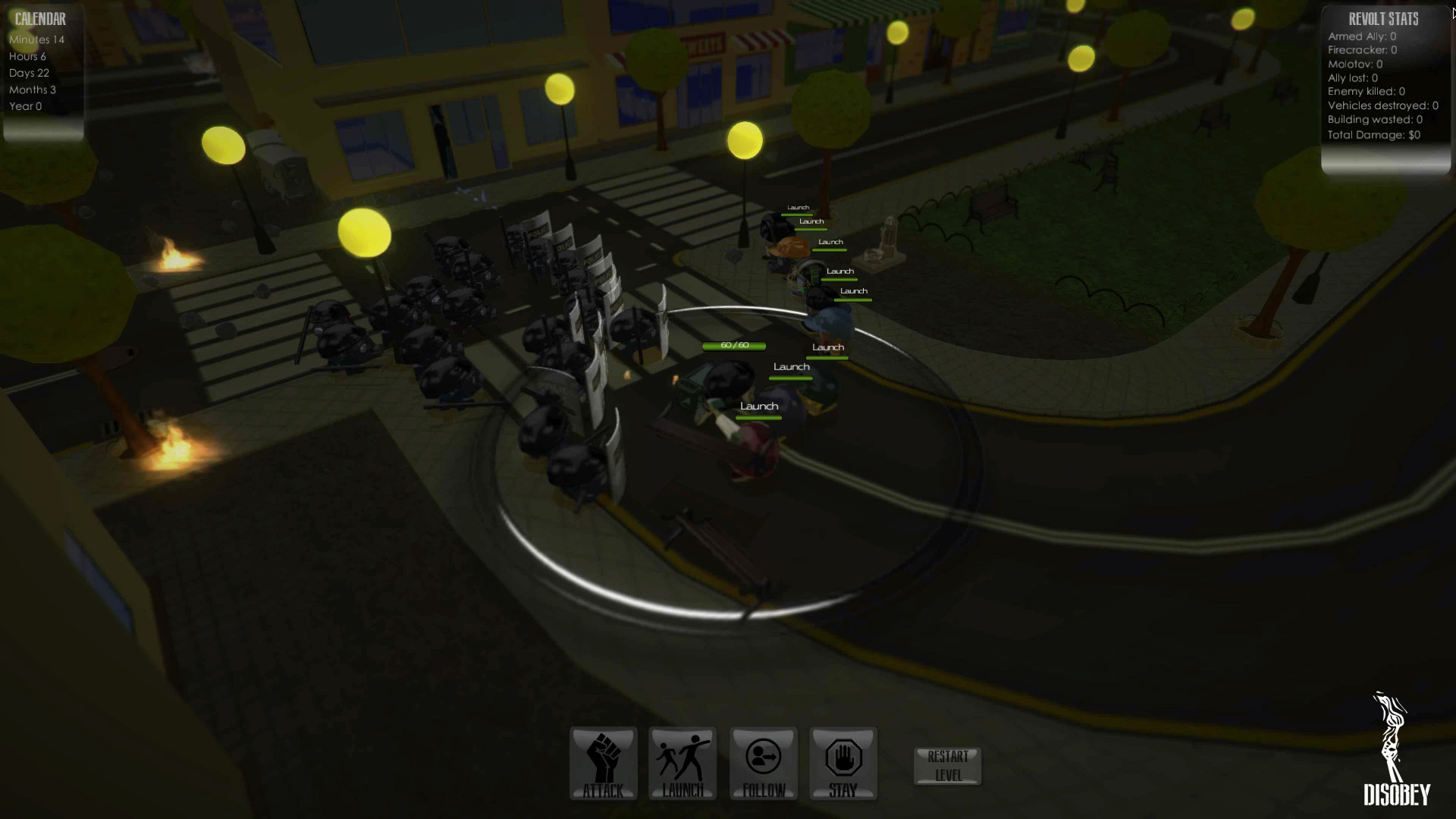Click the circled-person symbol on Follow button
The height and width of the screenshot is (819, 1456).
(764, 757)
